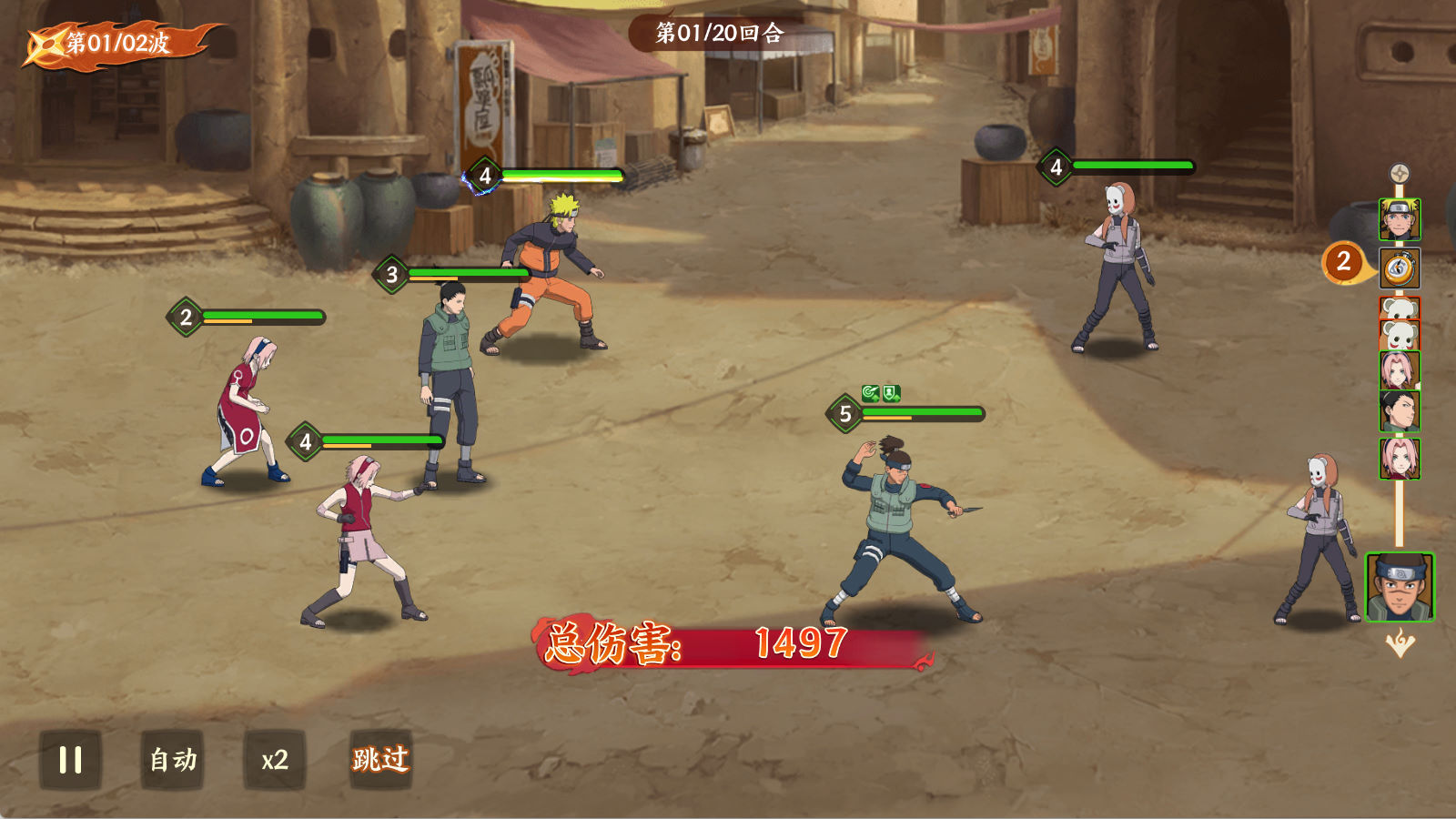
Task: Toggle 自动 auto-battle mode
Action: point(173,760)
